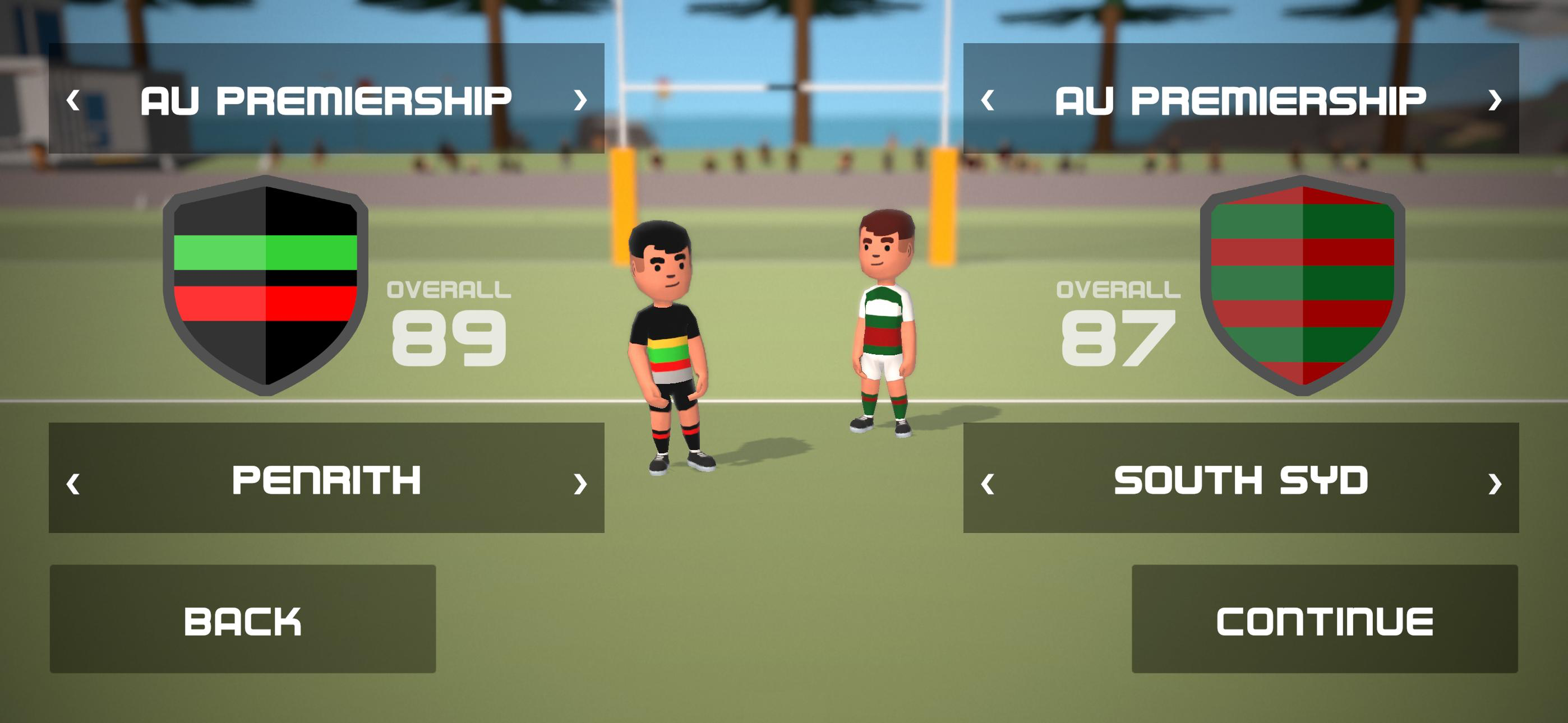Screen dimensions: 1568x723
Task: Open the left AU Premiership selector
Action: click(x=327, y=100)
